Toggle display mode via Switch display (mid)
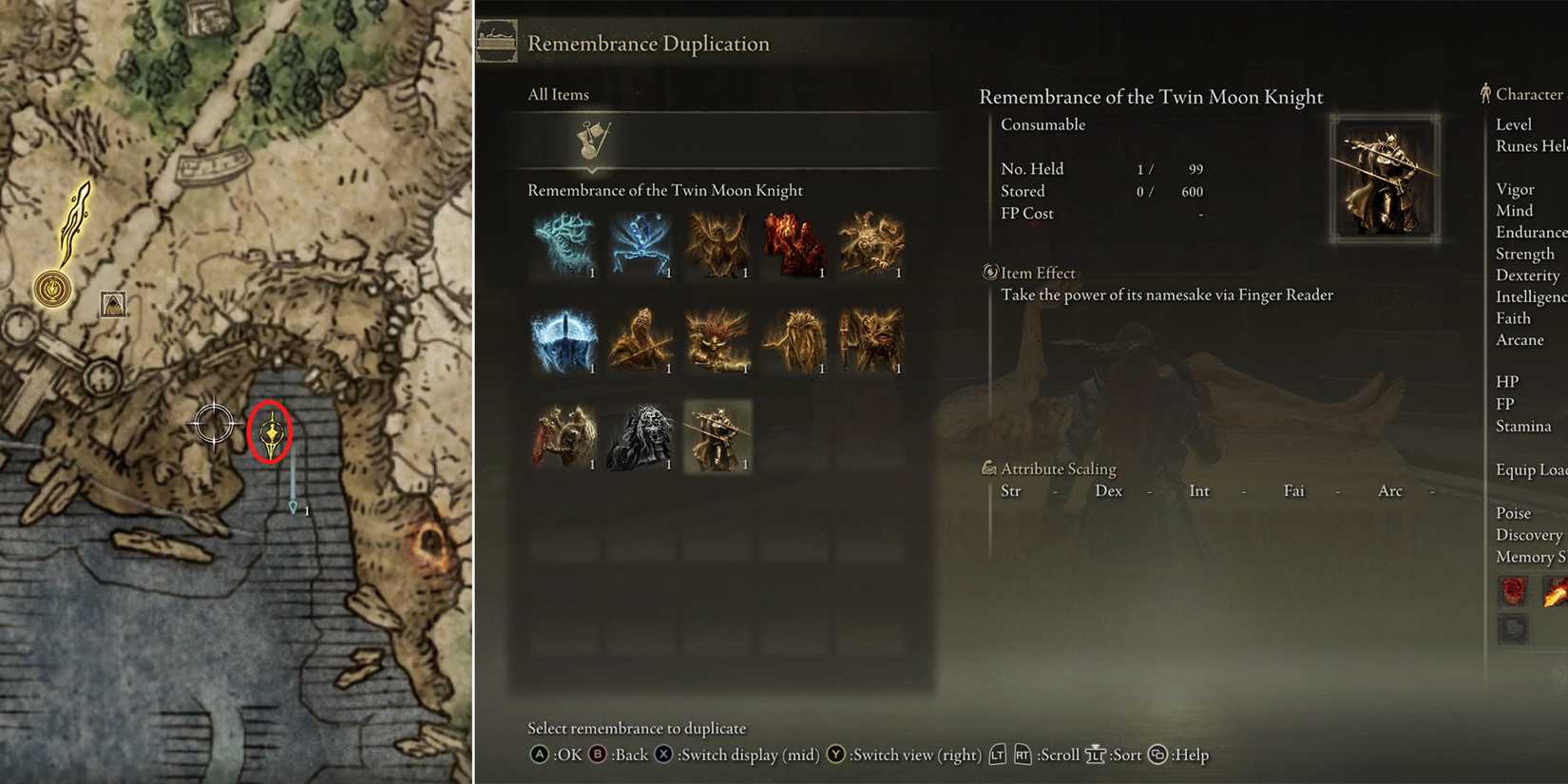The height and width of the screenshot is (784, 1568). point(662,754)
